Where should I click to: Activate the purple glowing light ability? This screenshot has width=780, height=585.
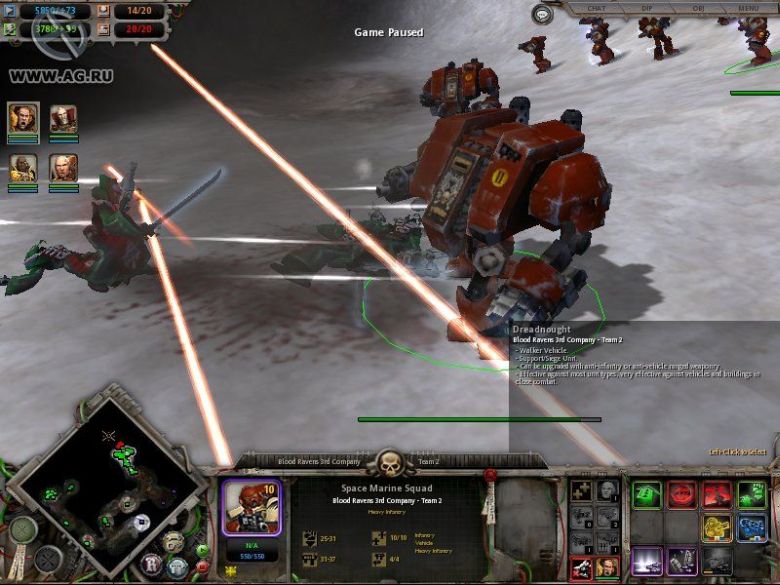[647, 561]
